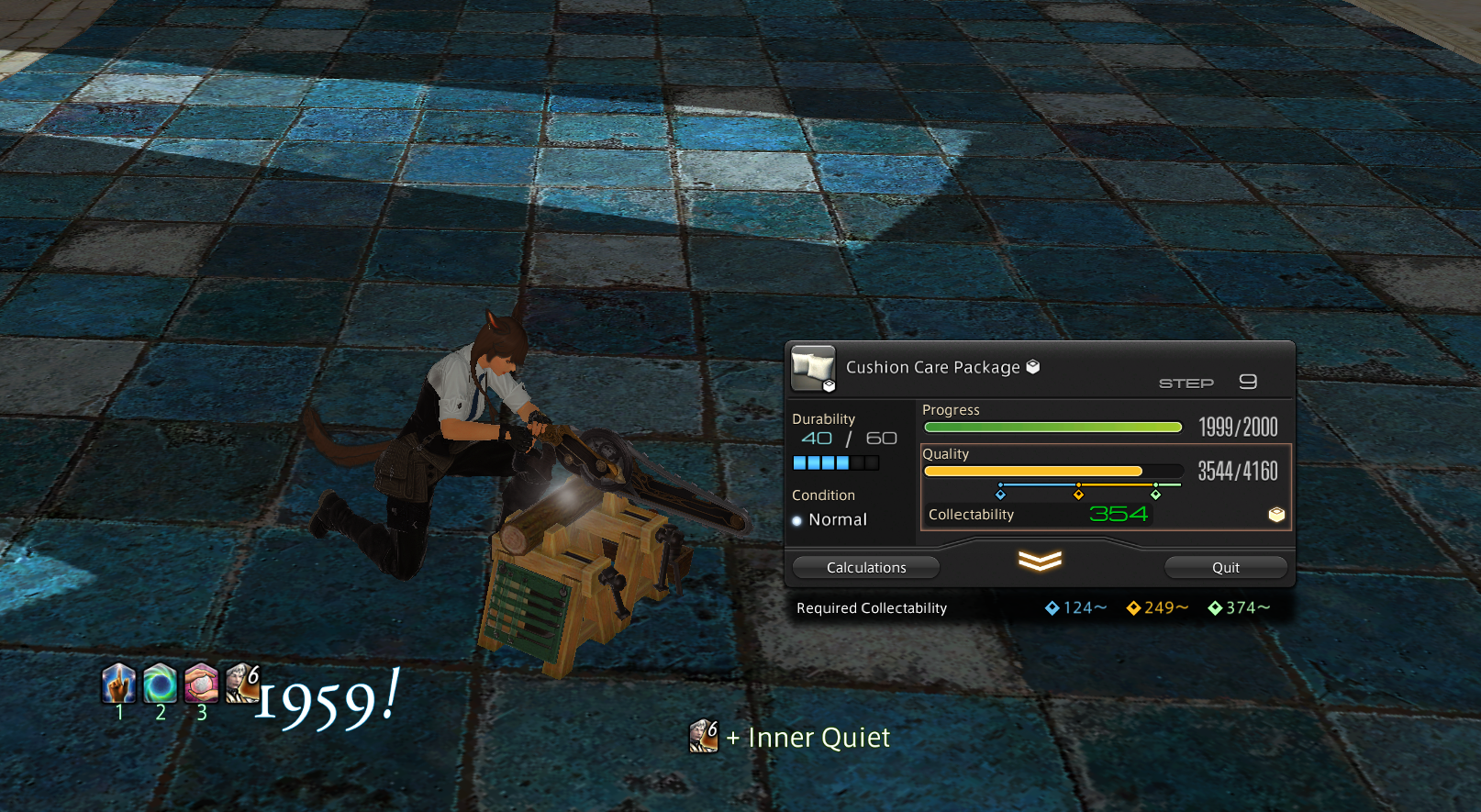Click the Quality progress bar
The image size is (1481, 812).
tap(1052, 470)
